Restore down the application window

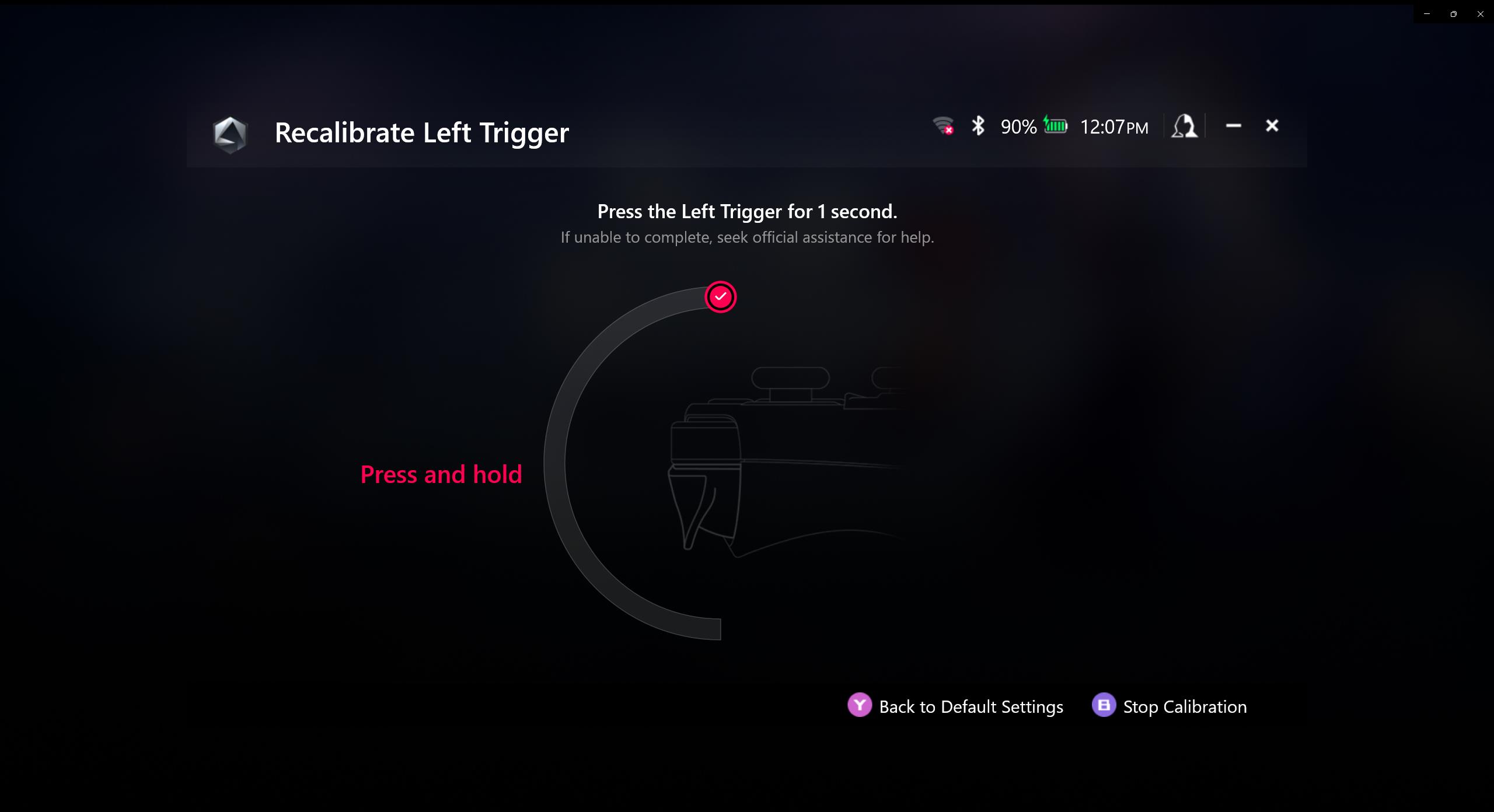(x=1453, y=14)
